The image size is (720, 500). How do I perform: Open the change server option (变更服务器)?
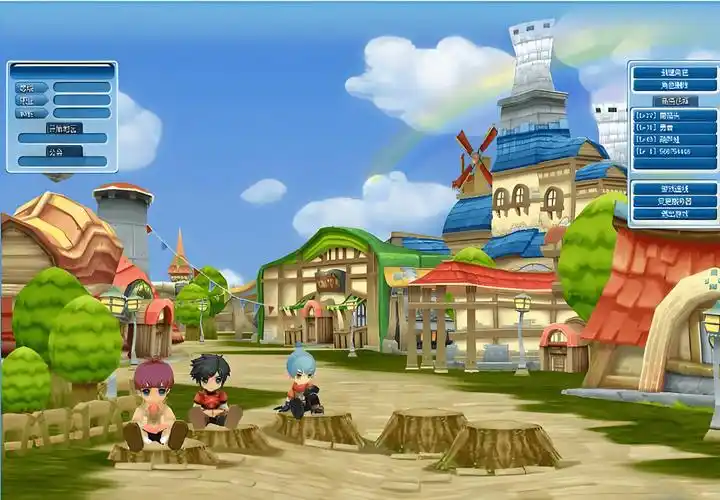[x=675, y=201]
